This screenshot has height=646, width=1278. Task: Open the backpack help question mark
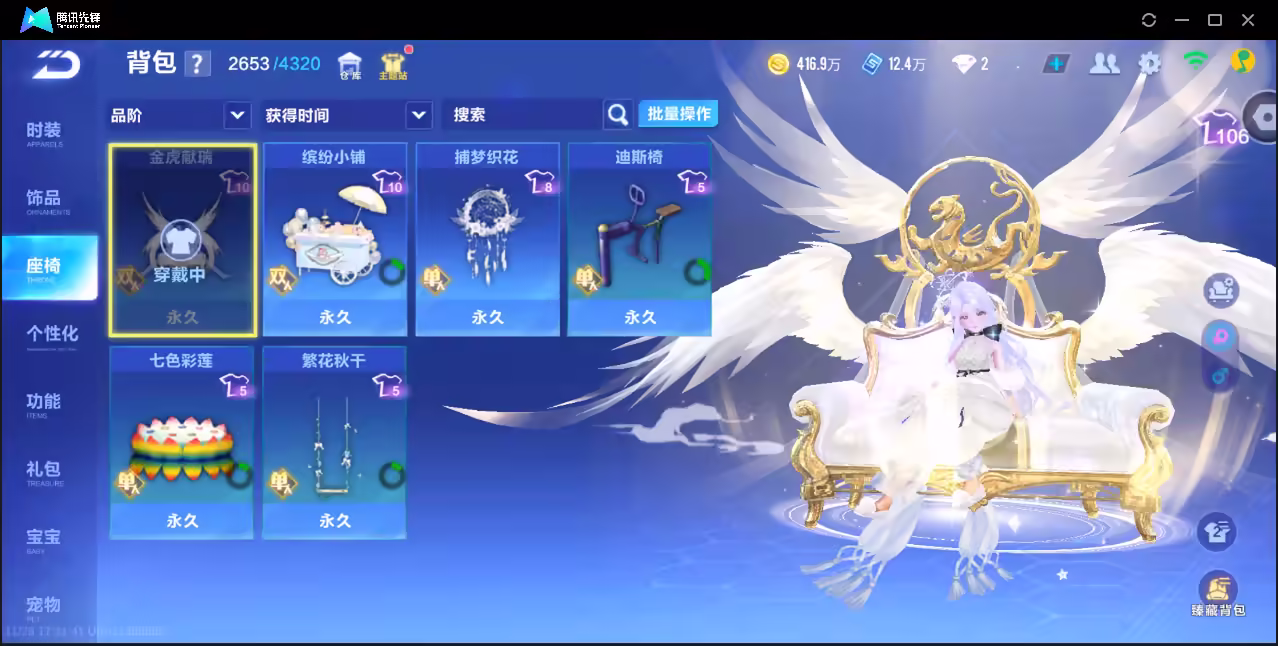point(197,64)
